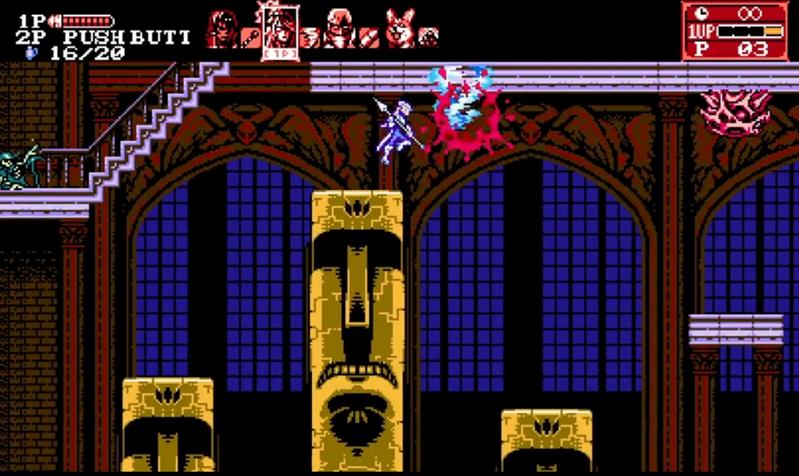Select Zangetsu's character portrait
The height and width of the screenshot is (476, 799).
click(221, 27)
